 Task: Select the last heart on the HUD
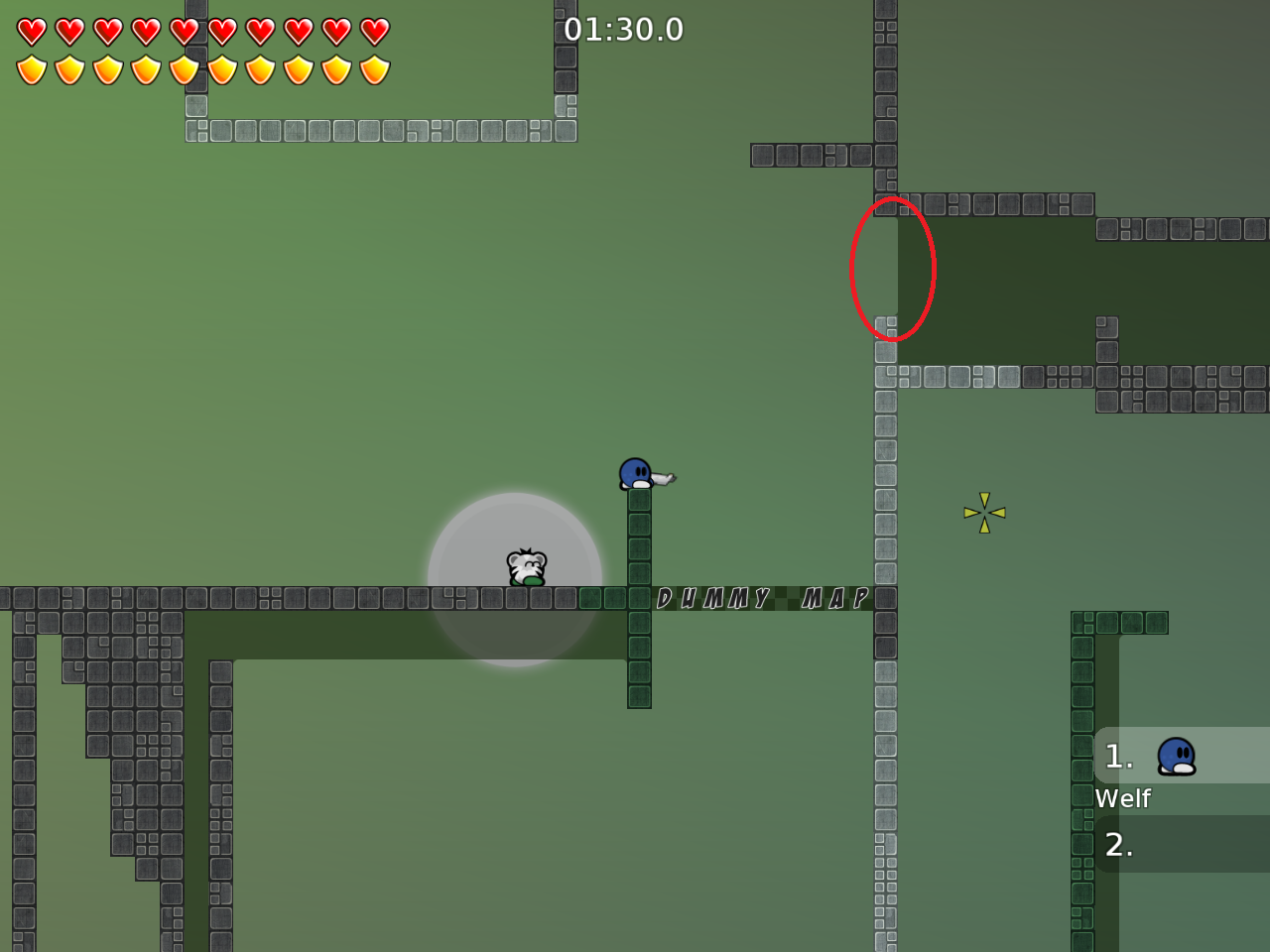pos(373,30)
